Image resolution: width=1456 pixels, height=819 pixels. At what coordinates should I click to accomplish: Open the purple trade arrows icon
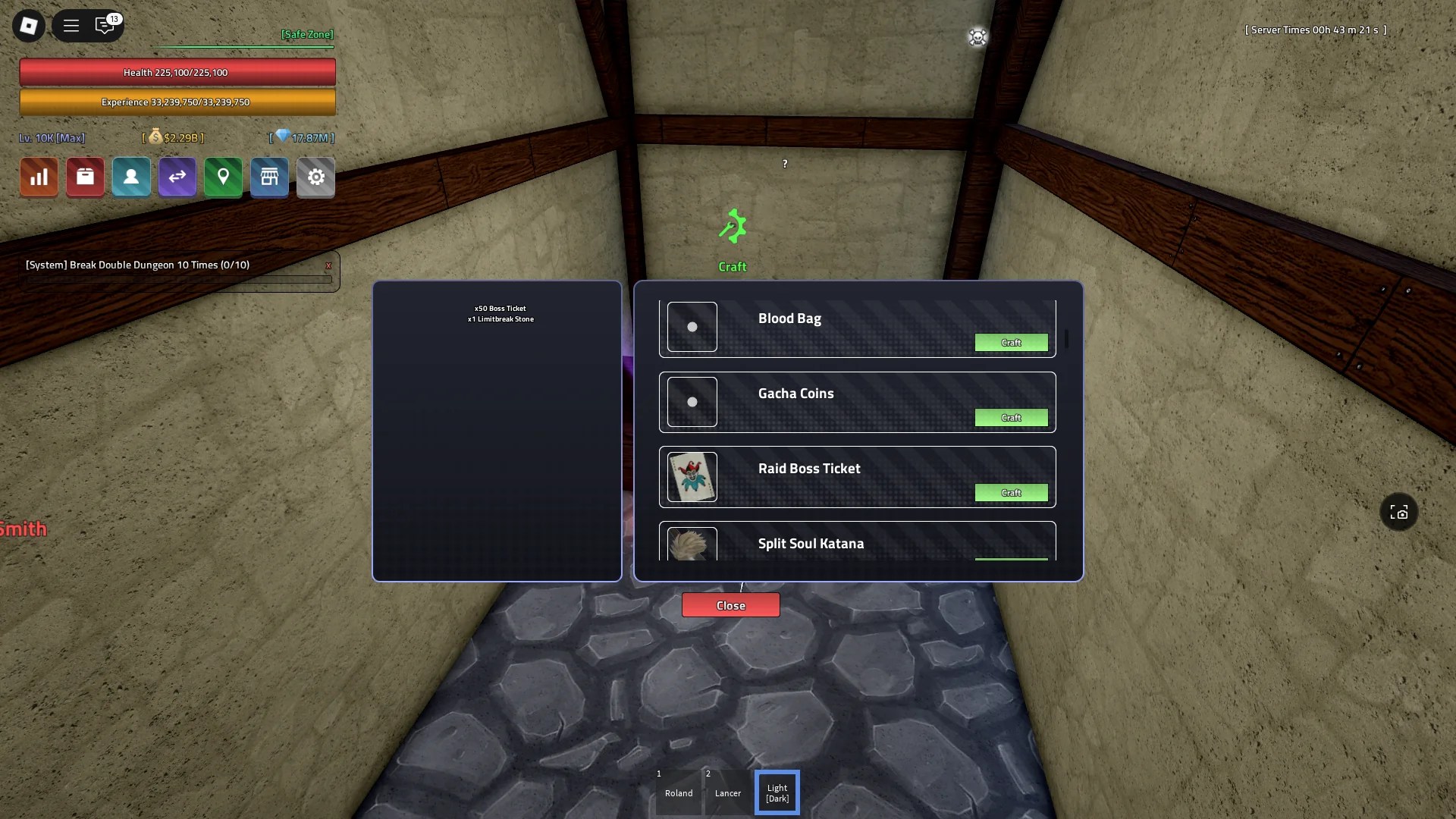[177, 177]
